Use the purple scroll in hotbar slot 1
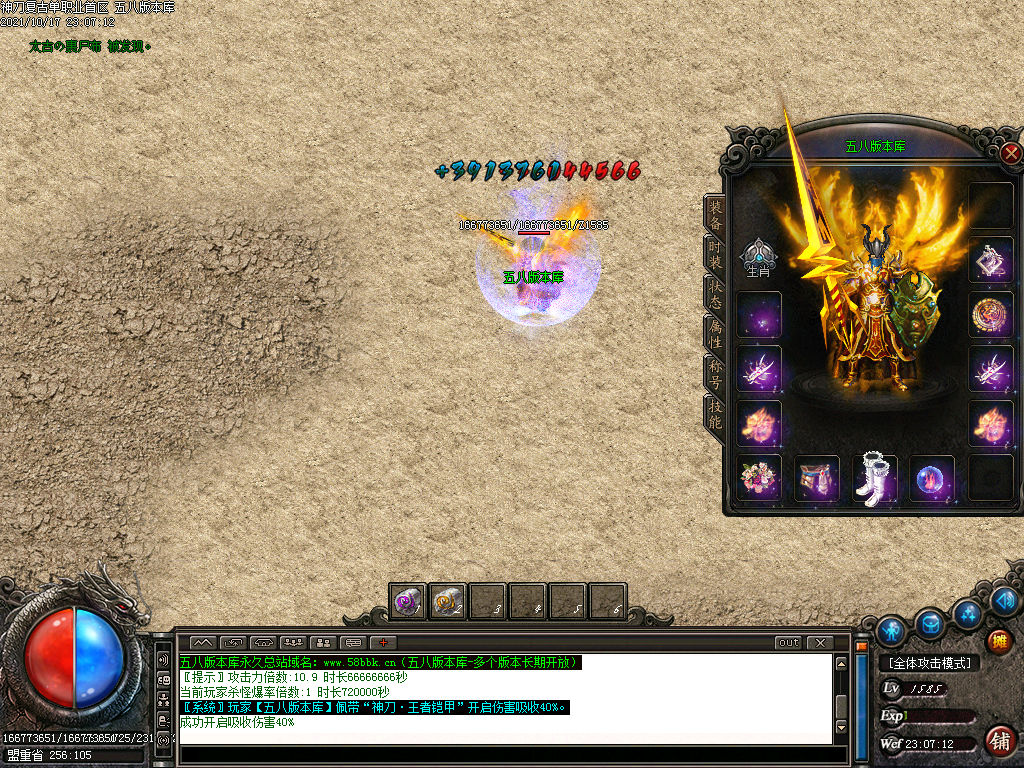This screenshot has width=1024, height=768. [407, 602]
